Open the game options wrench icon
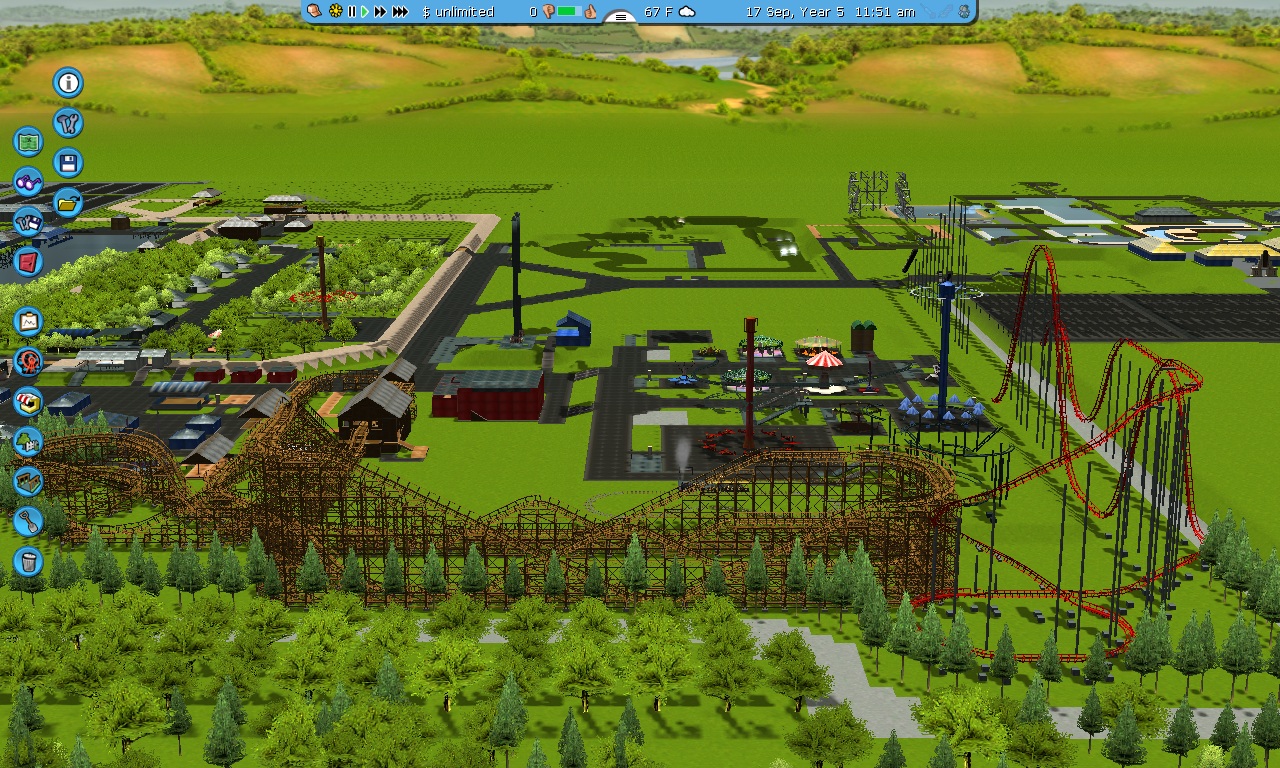Image resolution: width=1280 pixels, height=768 pixels. [x=68, y=123]
